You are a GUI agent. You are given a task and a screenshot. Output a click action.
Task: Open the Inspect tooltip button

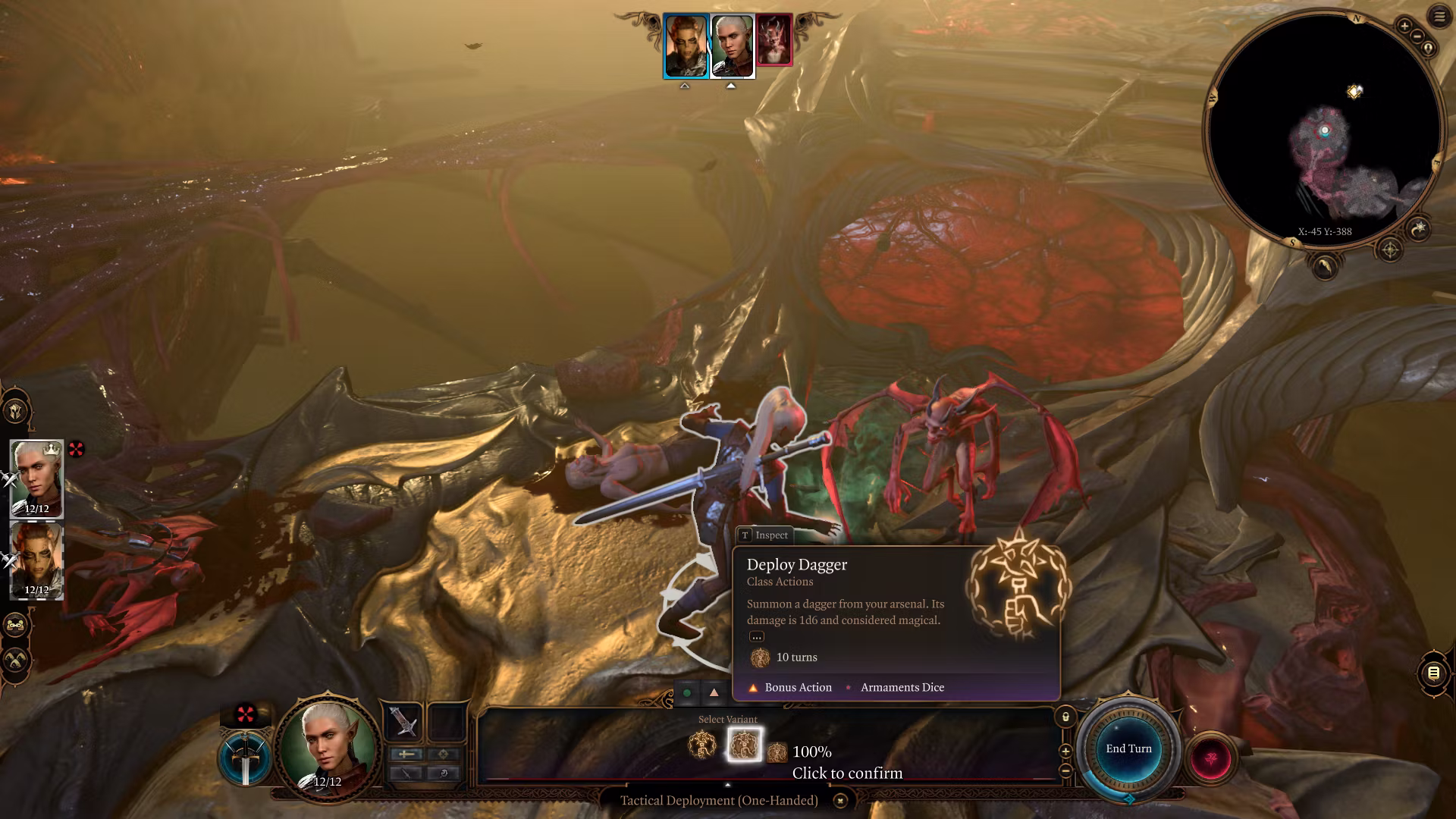[x=764, y=535]
